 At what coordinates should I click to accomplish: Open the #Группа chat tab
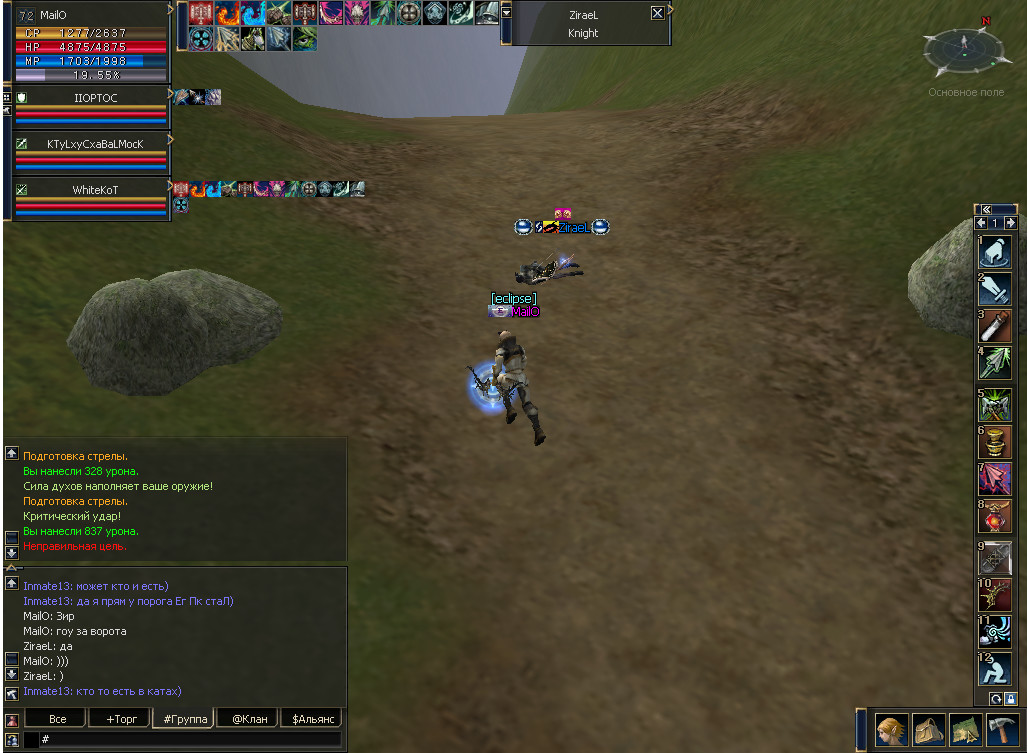[182, 719]
